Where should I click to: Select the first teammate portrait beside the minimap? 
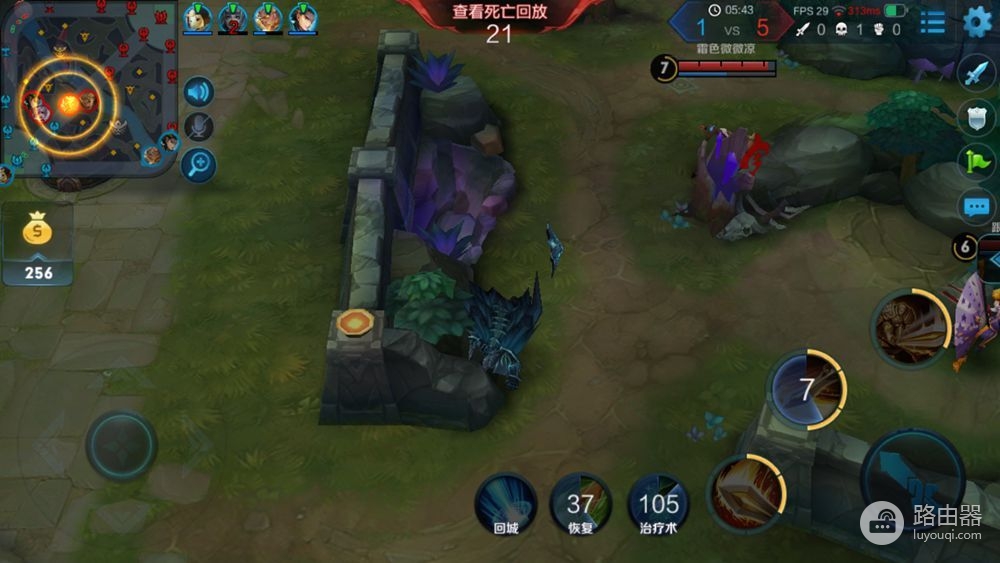point(198,17)
